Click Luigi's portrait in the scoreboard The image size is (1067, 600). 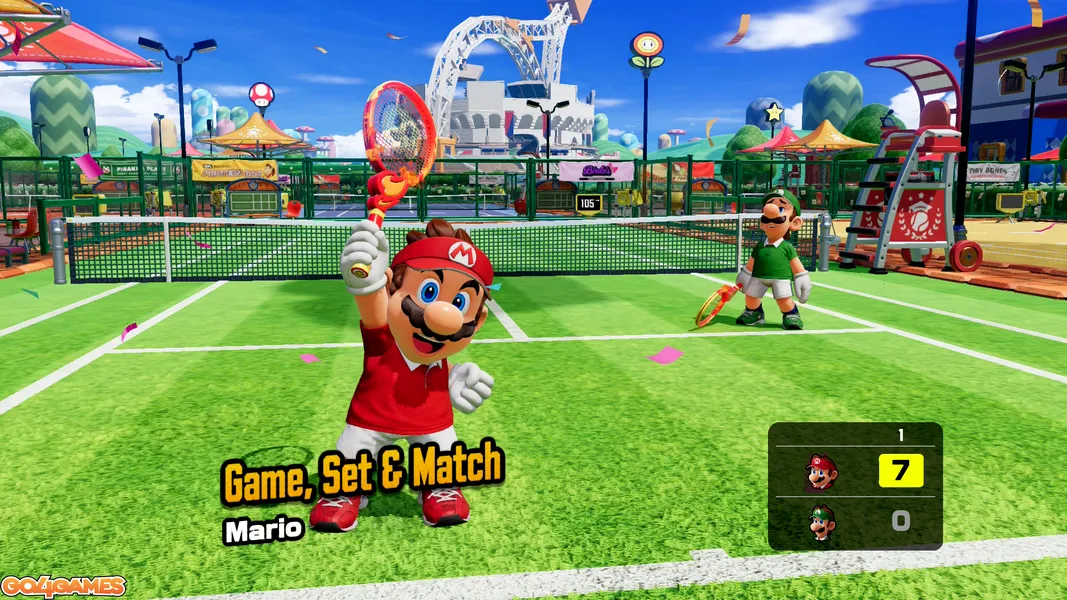pos(821,522)
